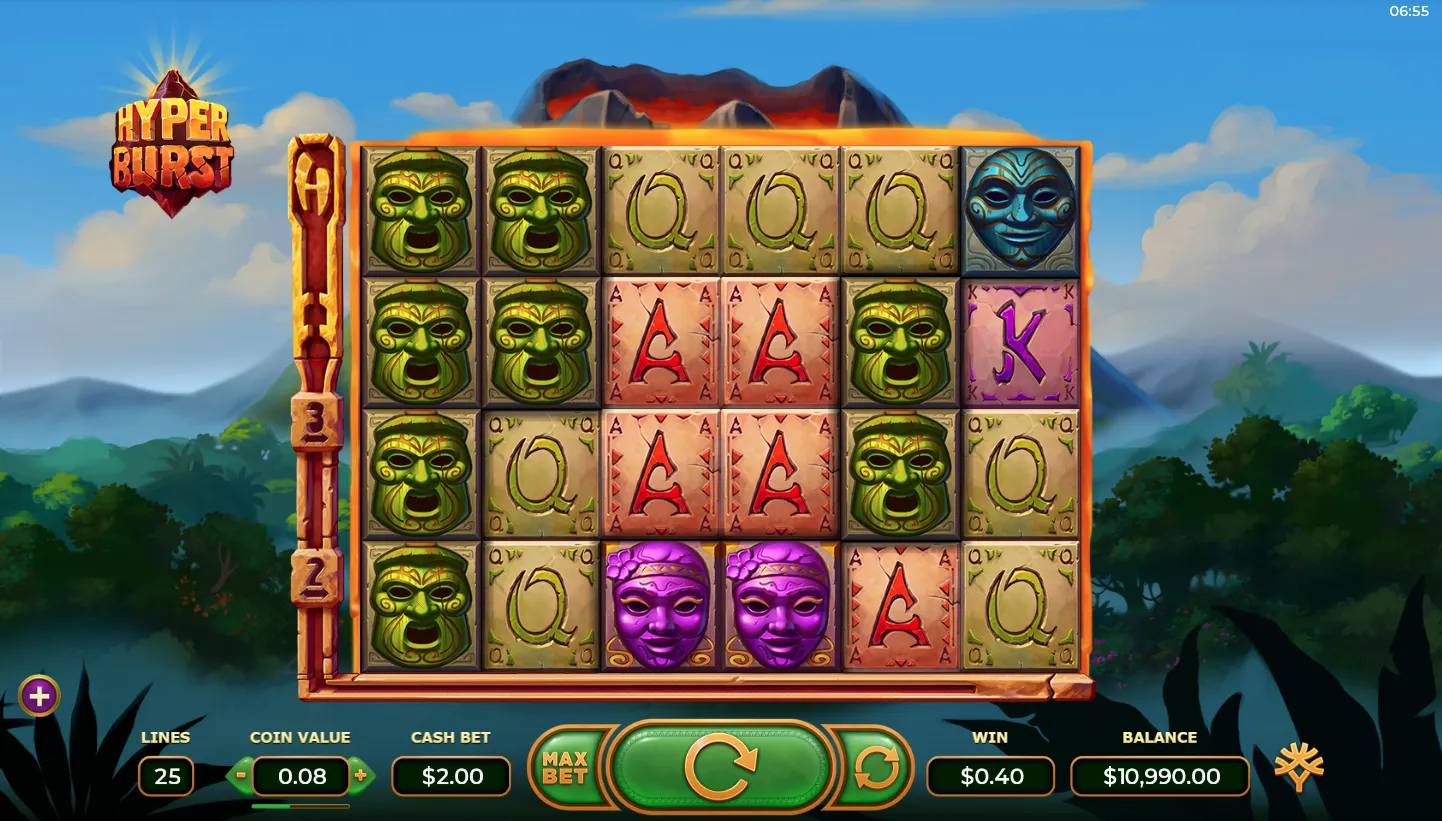Activate the autoplay circular arrows button

point(875,768)
